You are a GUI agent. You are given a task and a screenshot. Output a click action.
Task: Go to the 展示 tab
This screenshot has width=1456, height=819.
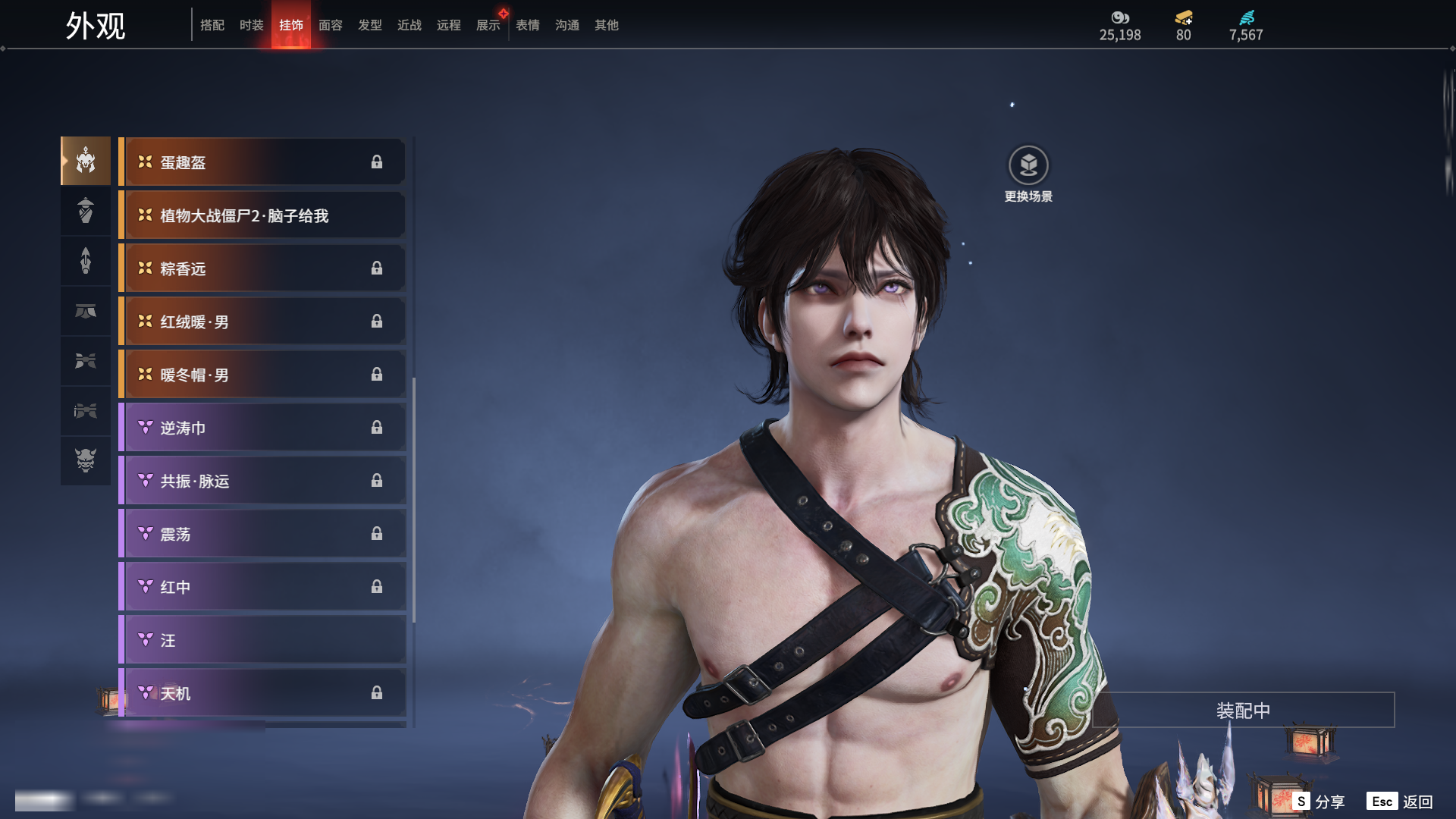point(488,25)
